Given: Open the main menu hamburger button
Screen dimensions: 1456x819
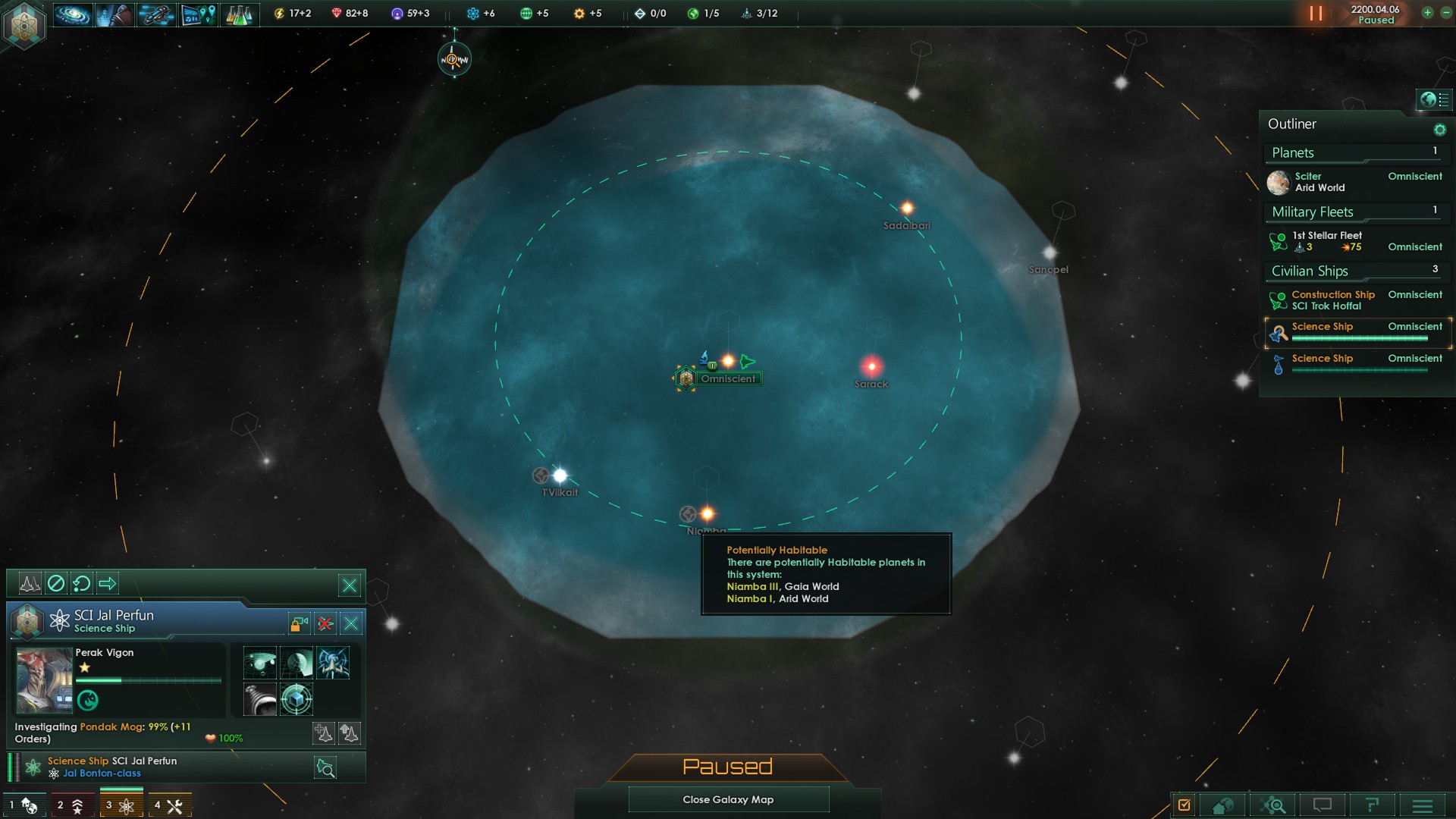Looking at the screenshot, I should point(1422,805).
